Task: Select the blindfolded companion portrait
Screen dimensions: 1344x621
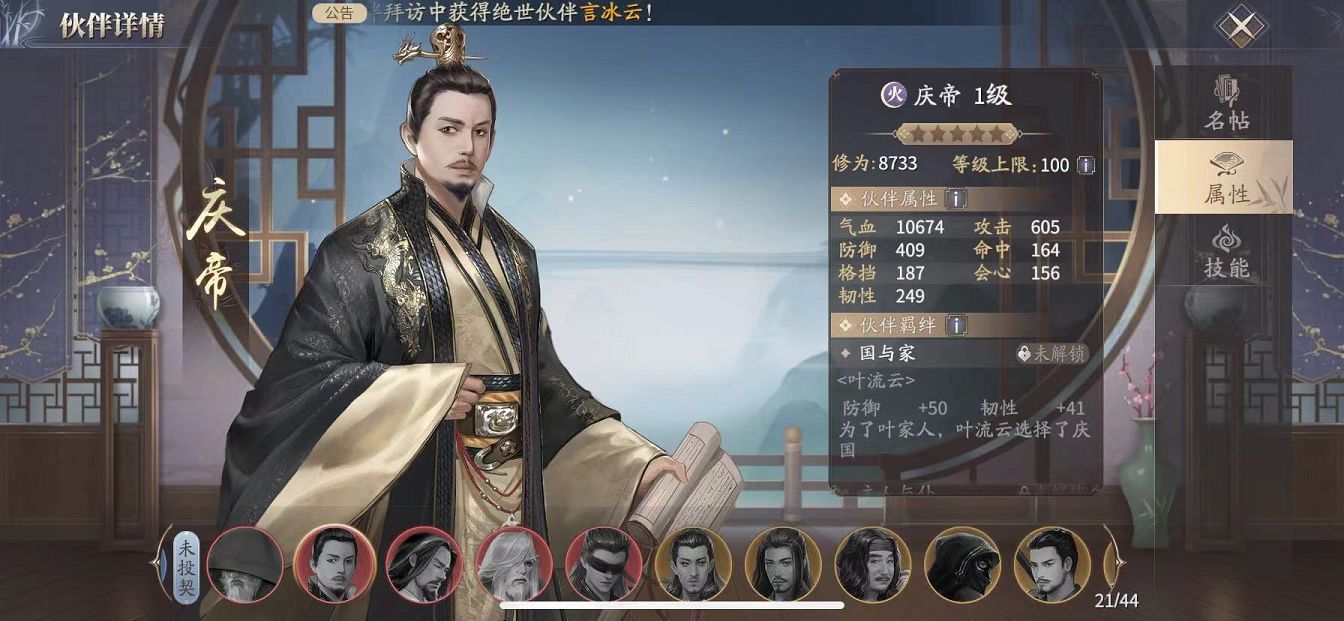Action: (x=604, y=564)
